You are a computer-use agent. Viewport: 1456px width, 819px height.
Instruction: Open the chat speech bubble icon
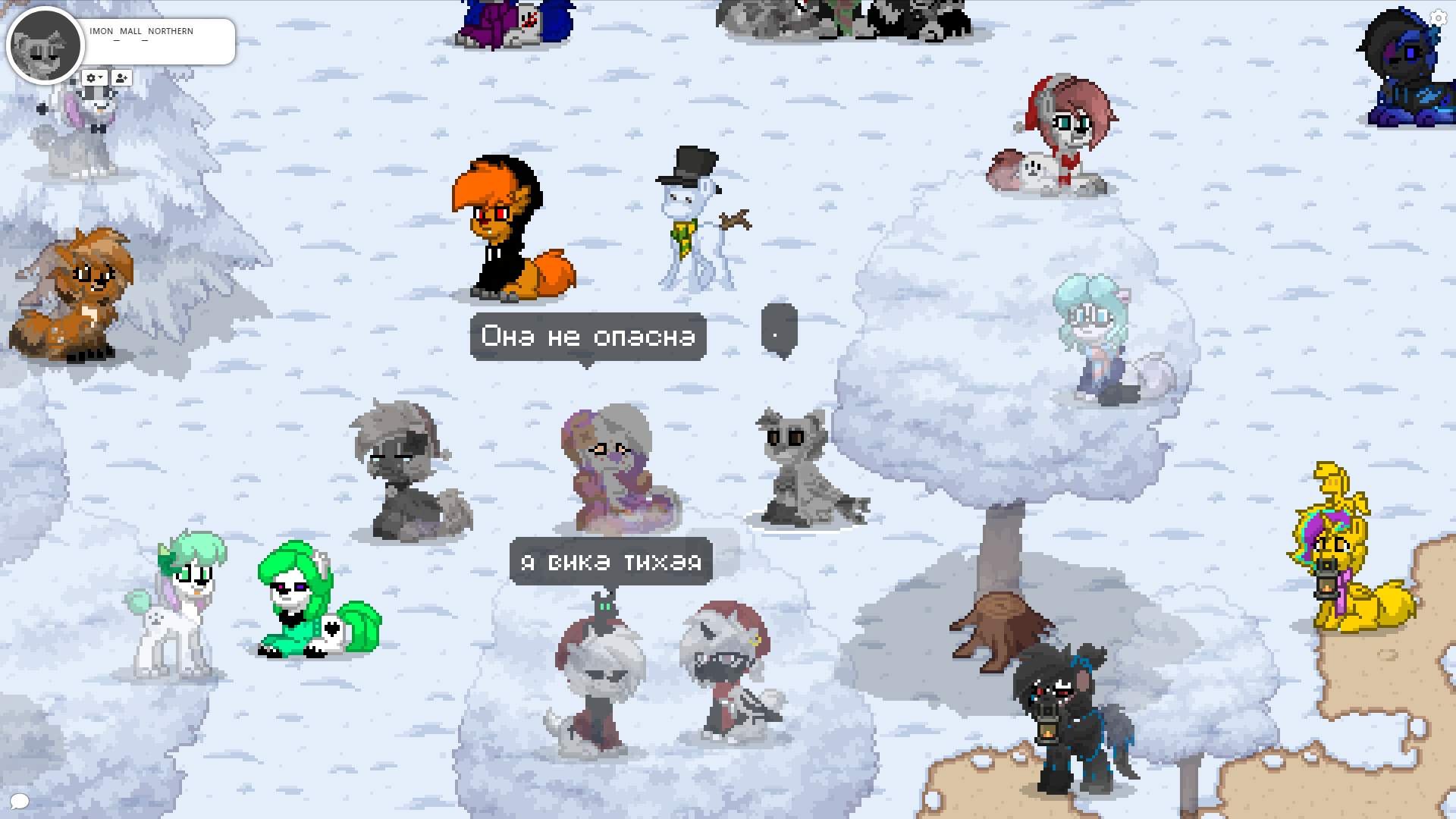20,801
